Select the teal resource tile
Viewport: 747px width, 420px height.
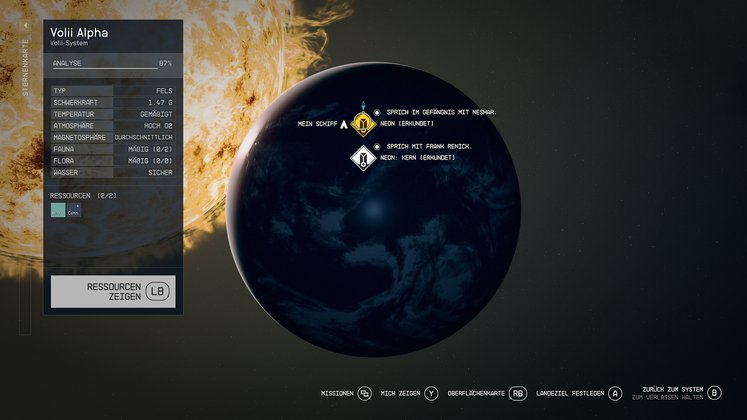58,210
